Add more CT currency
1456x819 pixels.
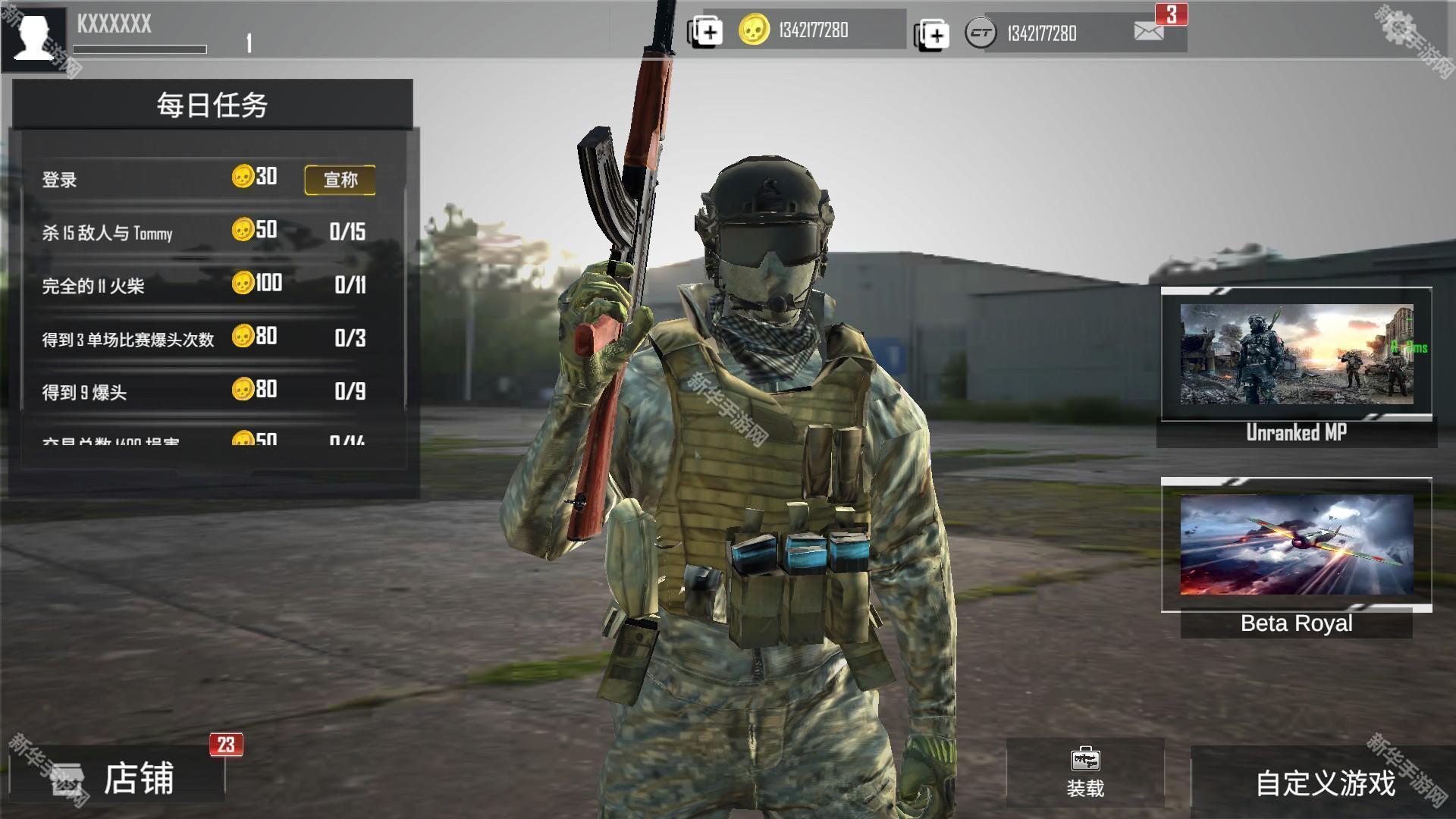pyautogui.click(x=931, y=35)
